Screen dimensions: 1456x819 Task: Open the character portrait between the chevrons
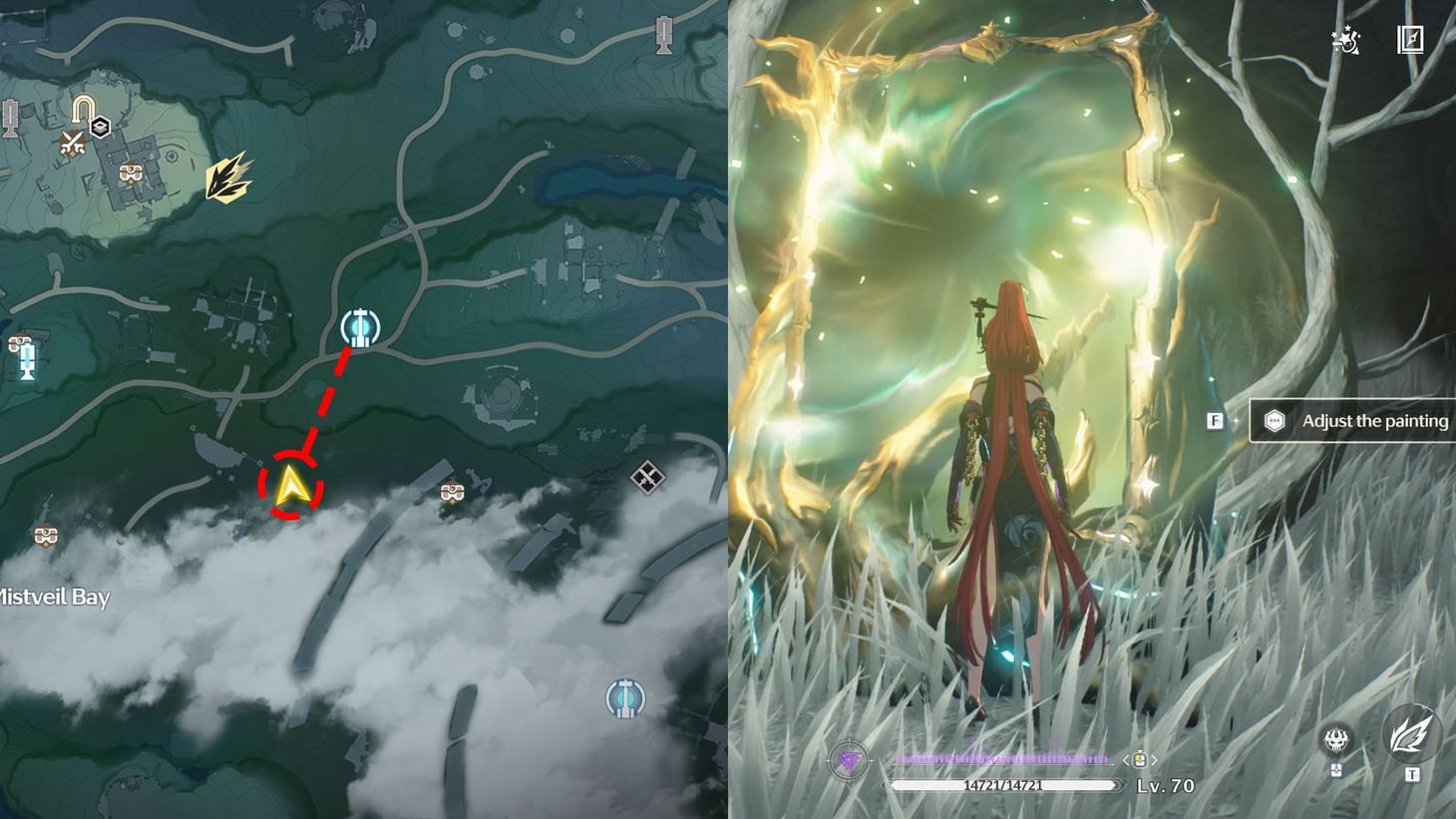click(x=1141, y=759)
